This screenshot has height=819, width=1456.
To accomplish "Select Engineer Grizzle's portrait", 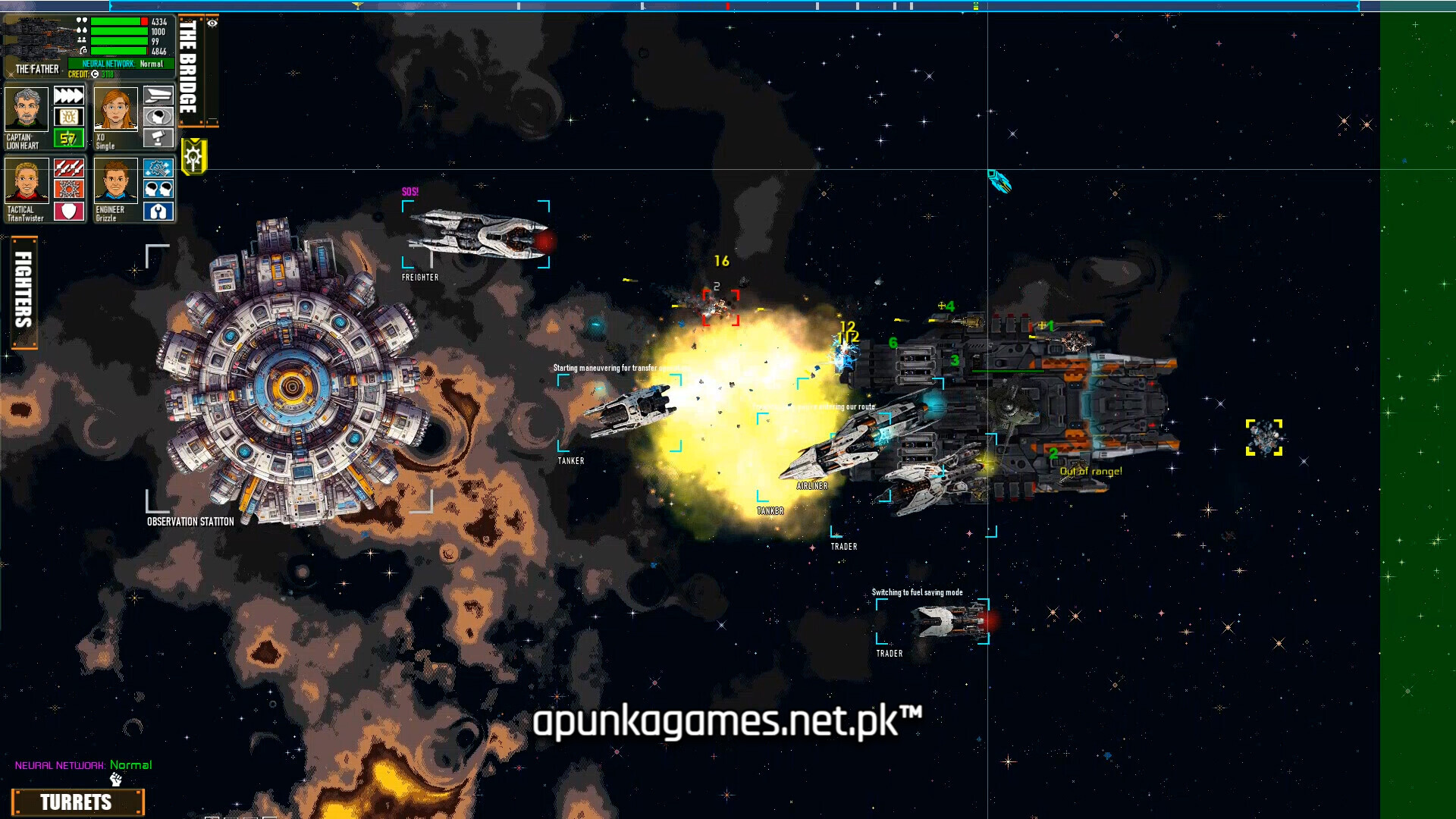I will tap(116, 180).
